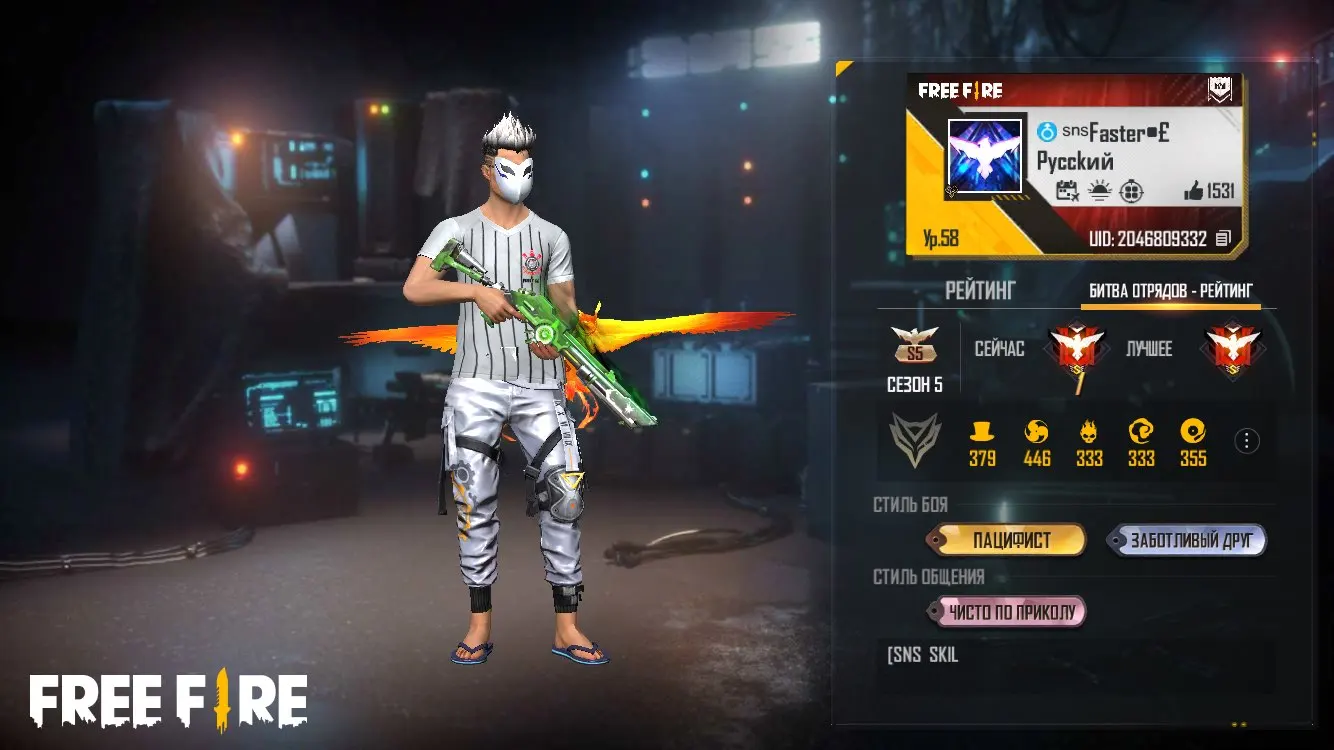
Task: Select the Пацифист battle style tag
Action: click(x=1011, y=541)
